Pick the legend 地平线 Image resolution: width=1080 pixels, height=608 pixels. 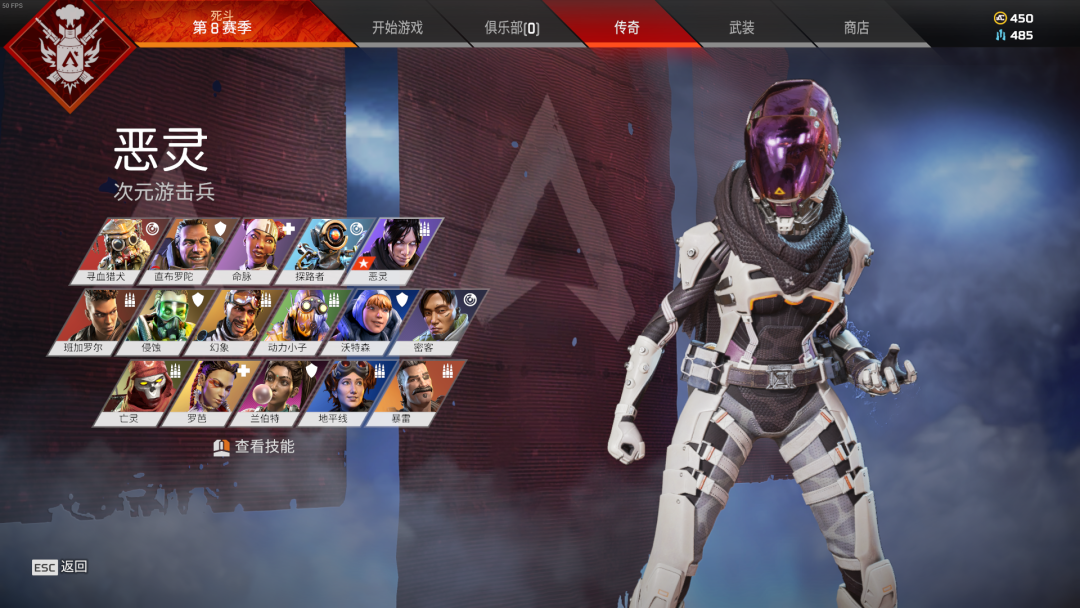click(332, 390)
